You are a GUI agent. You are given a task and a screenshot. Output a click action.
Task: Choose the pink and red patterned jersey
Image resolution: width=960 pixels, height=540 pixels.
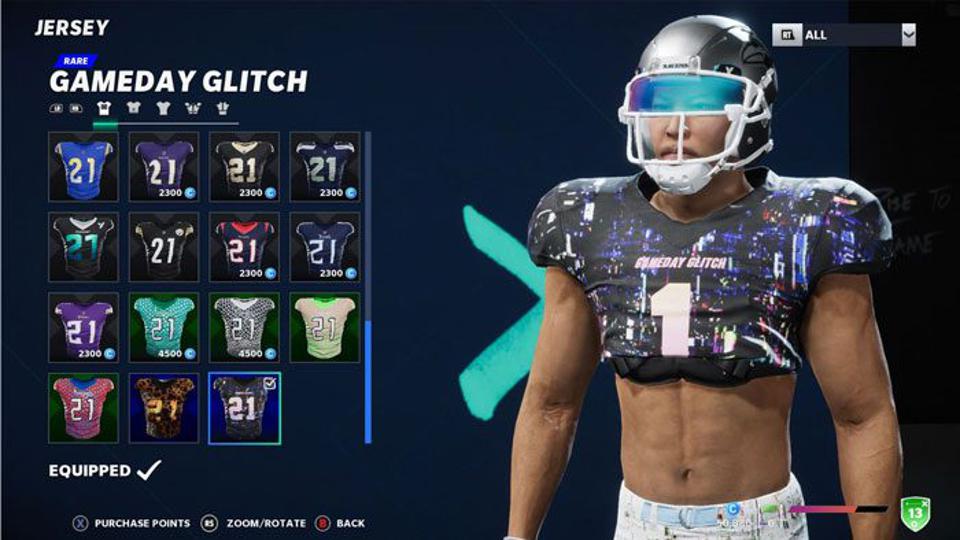click(x=83, y=407)
